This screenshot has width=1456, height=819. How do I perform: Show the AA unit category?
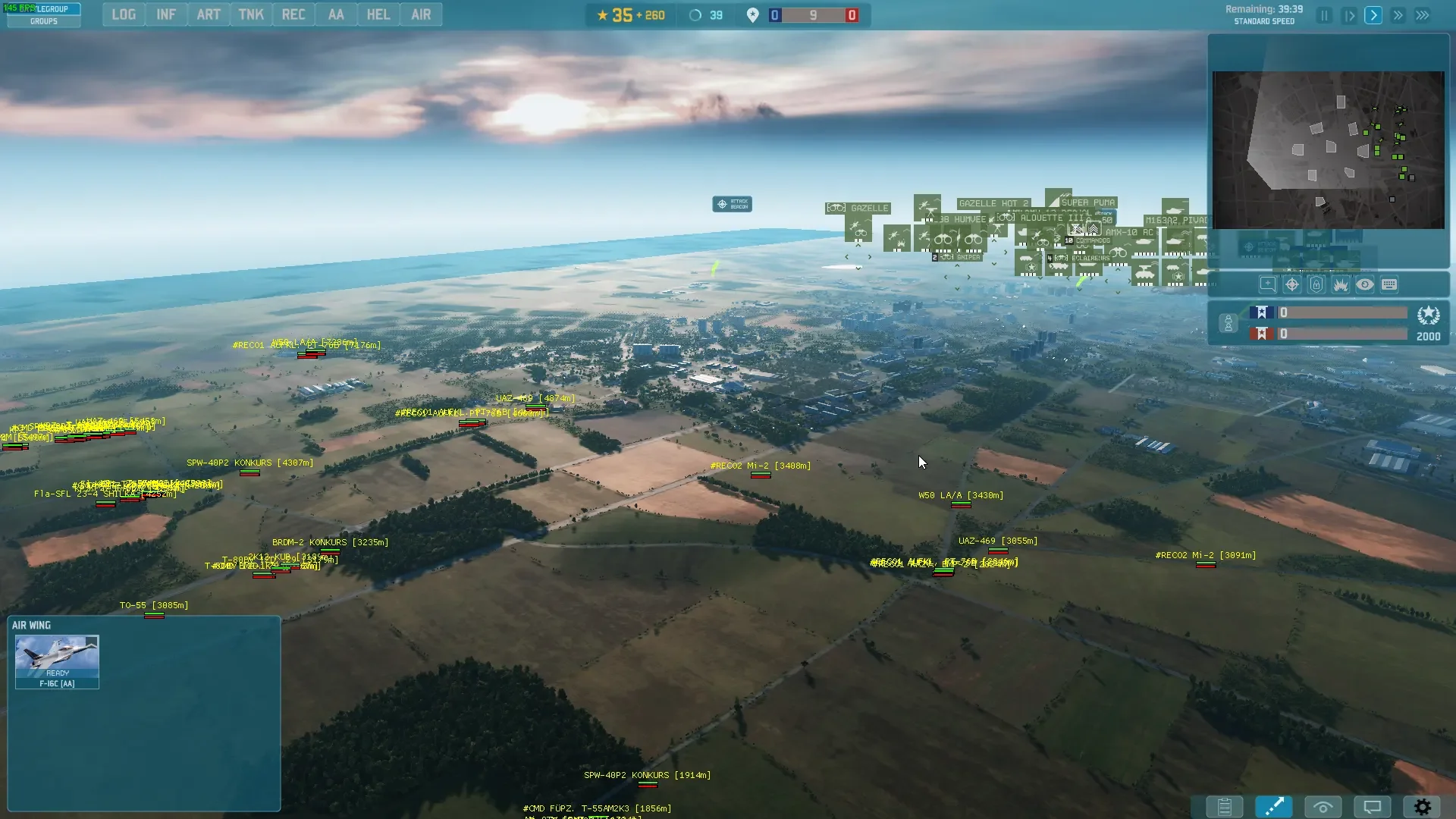click(336, 14)
